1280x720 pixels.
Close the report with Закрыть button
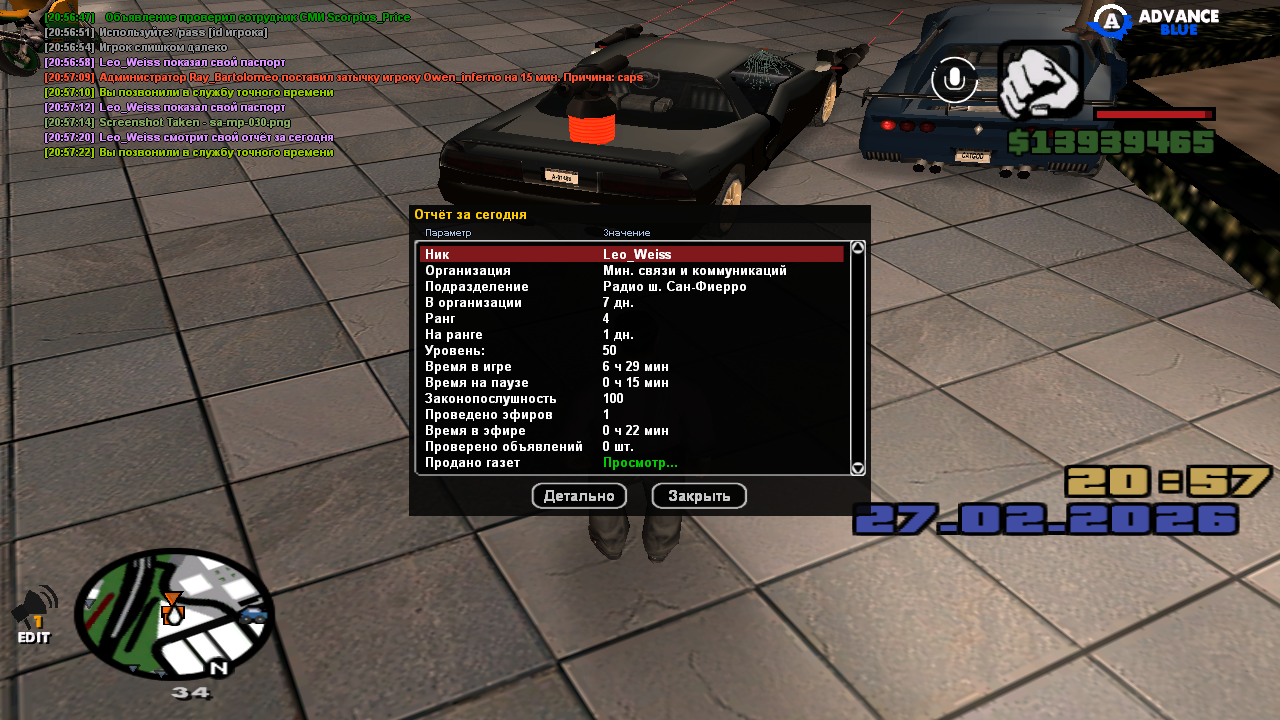point(699,496)
